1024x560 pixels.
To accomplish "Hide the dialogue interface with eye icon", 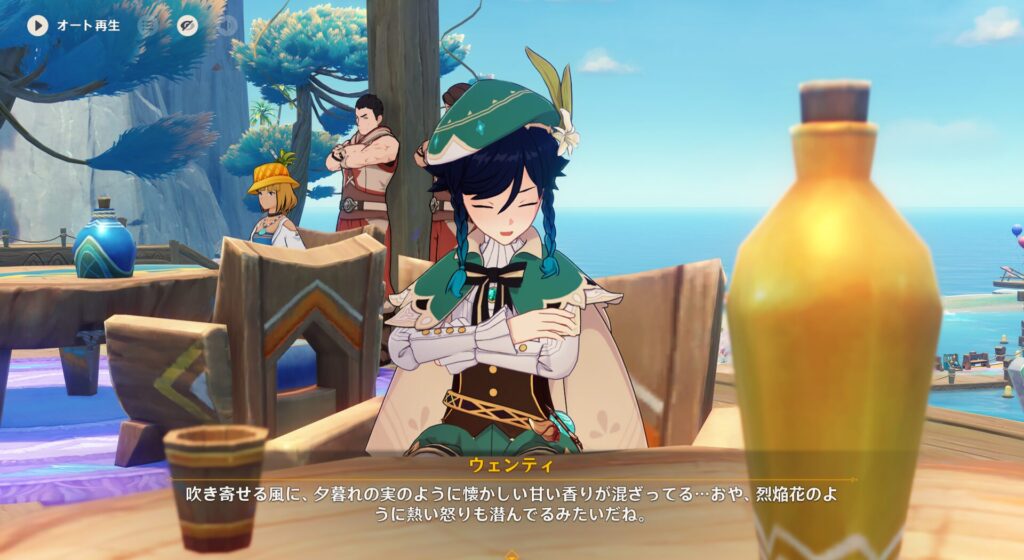I will [187, 26].
